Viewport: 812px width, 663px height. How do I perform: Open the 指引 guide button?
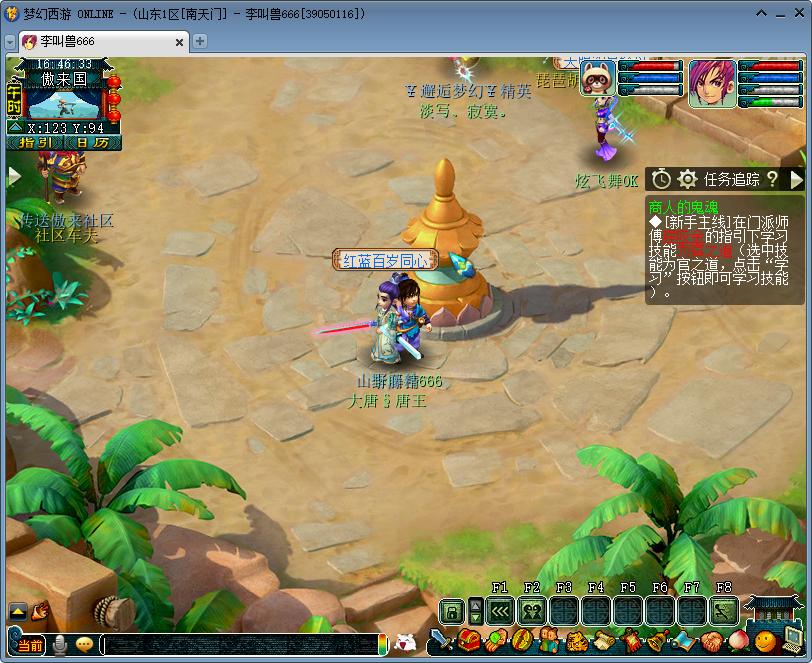36,143
